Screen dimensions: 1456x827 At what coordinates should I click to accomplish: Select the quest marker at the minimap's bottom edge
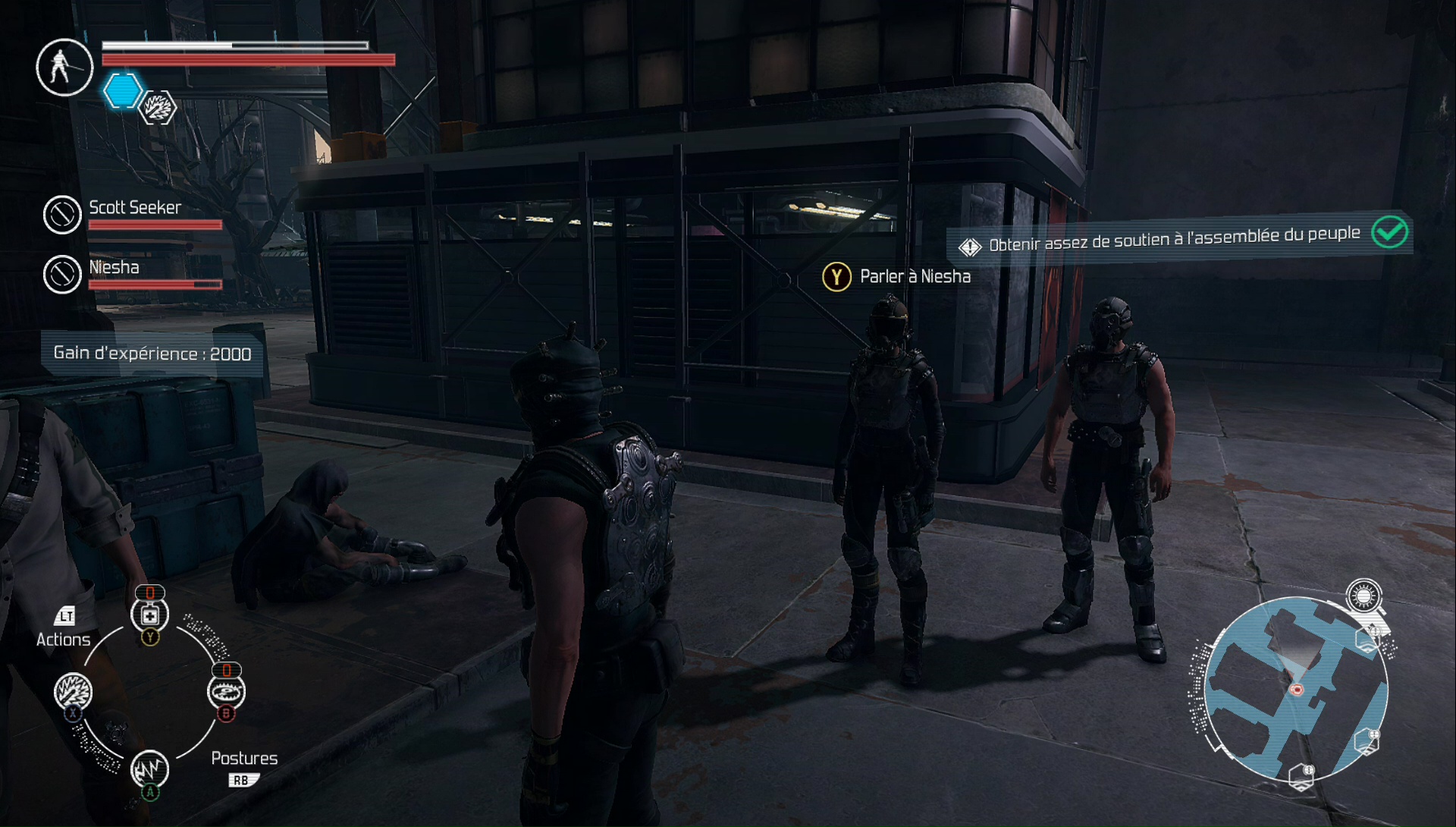pyautogui.click(x=1302, y=775)
